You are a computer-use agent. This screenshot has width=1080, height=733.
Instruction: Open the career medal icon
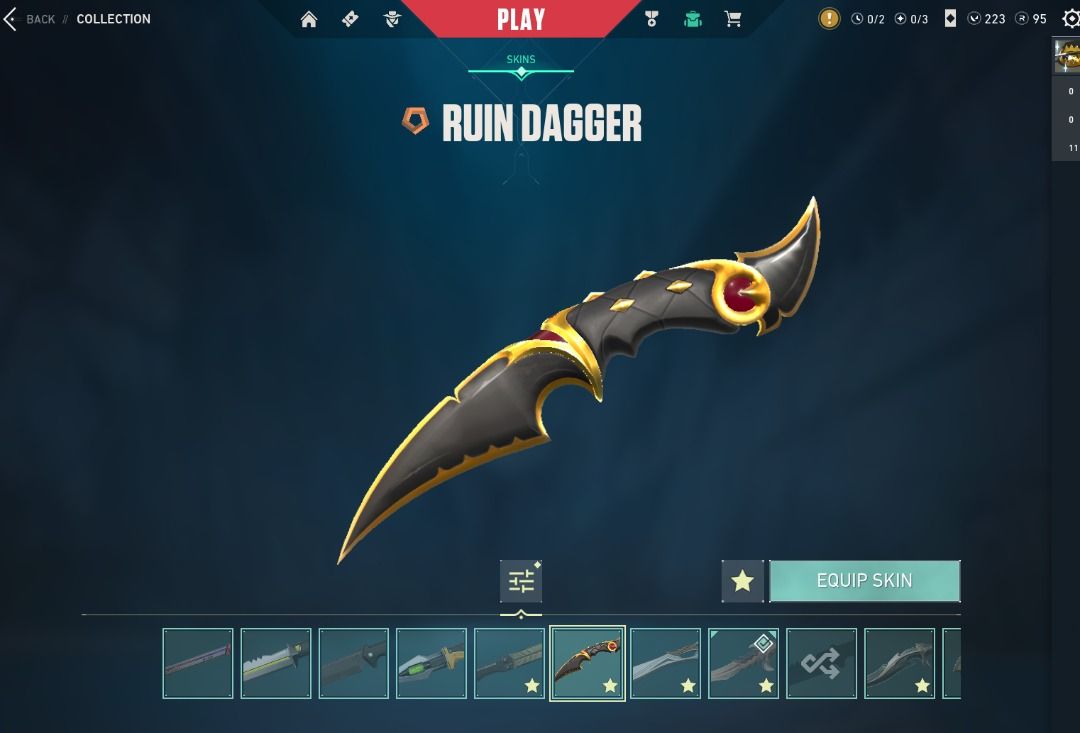tap(652, 19)
